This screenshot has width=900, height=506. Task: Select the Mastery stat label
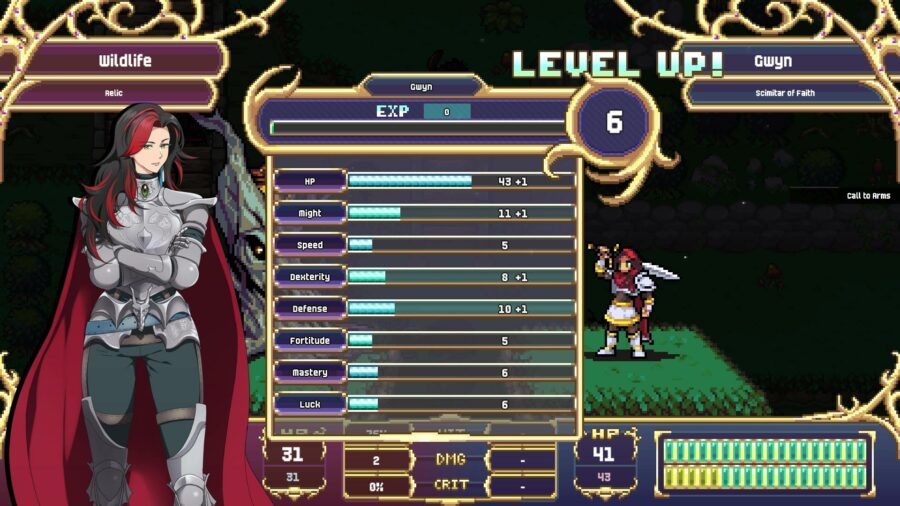click(310, 373)
